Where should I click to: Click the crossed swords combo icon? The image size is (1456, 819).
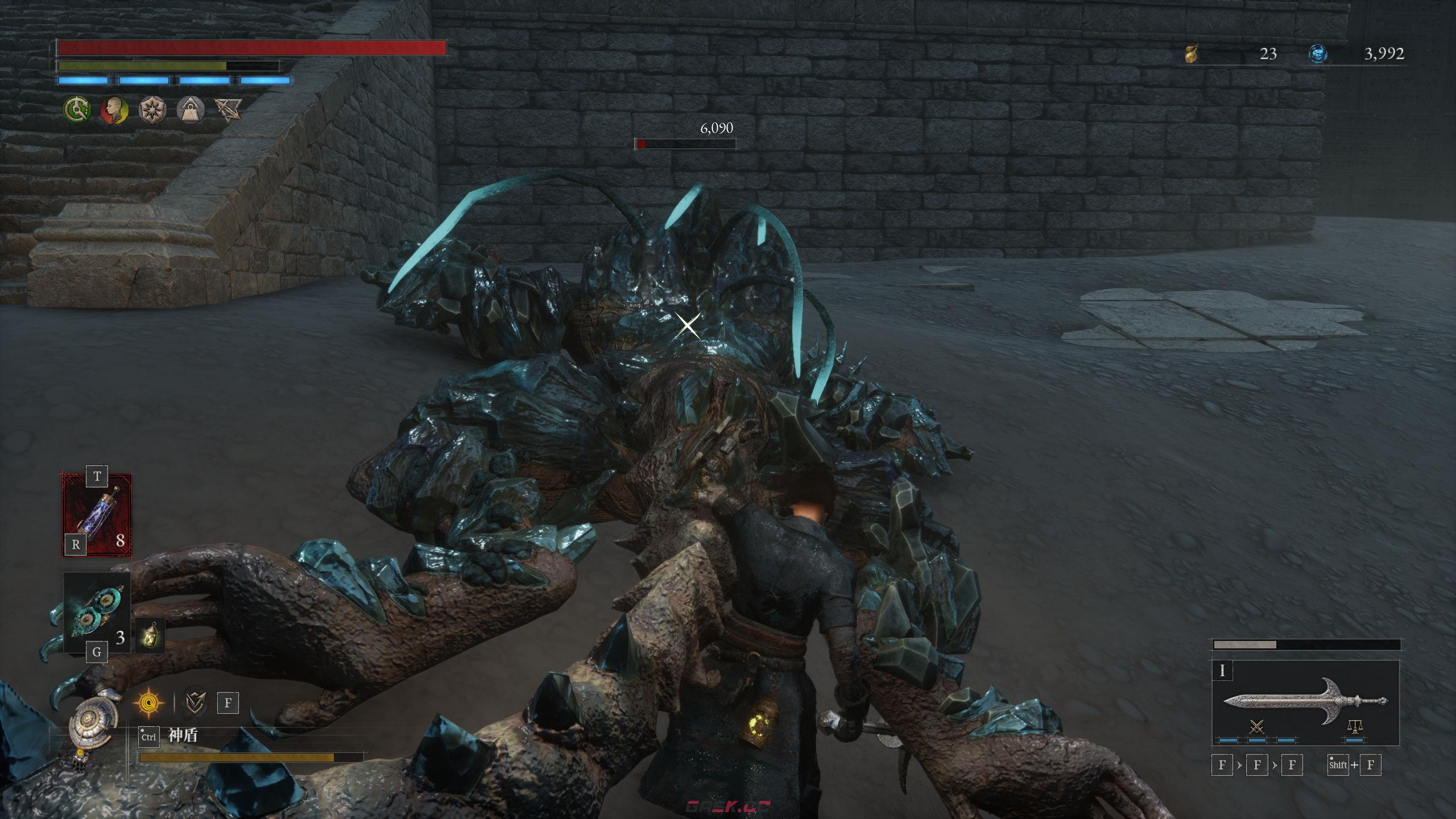tap(1257, 726)
